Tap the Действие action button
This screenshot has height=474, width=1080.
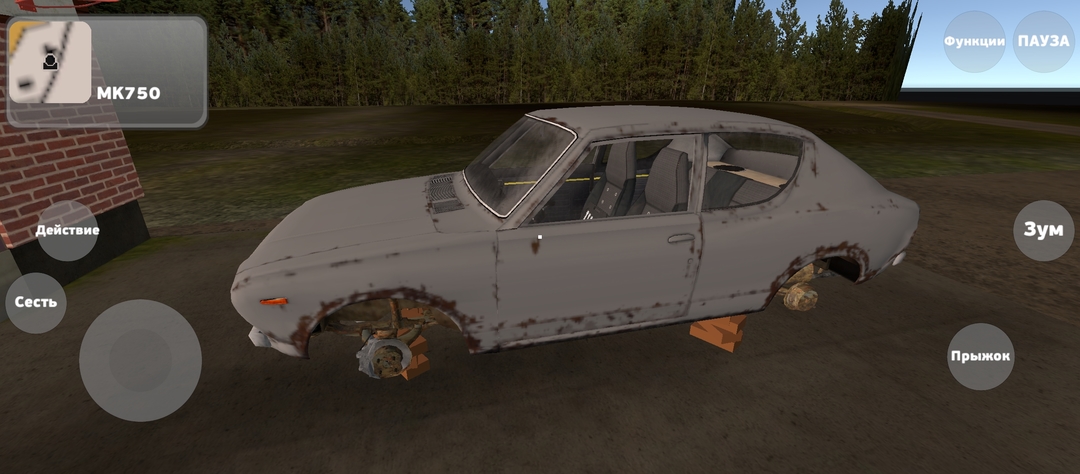click(67, 230)
